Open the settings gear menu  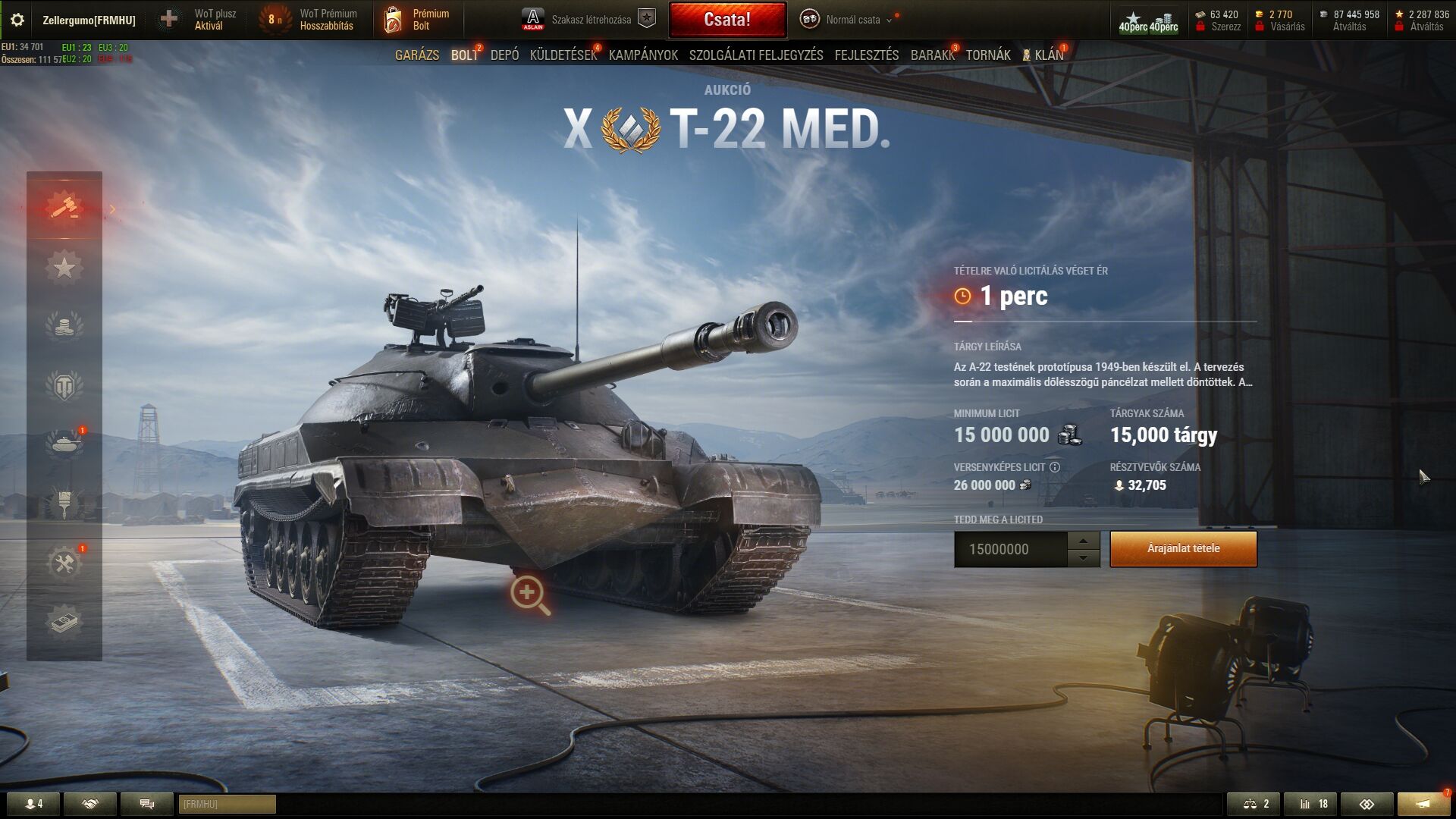pos(17,20)
